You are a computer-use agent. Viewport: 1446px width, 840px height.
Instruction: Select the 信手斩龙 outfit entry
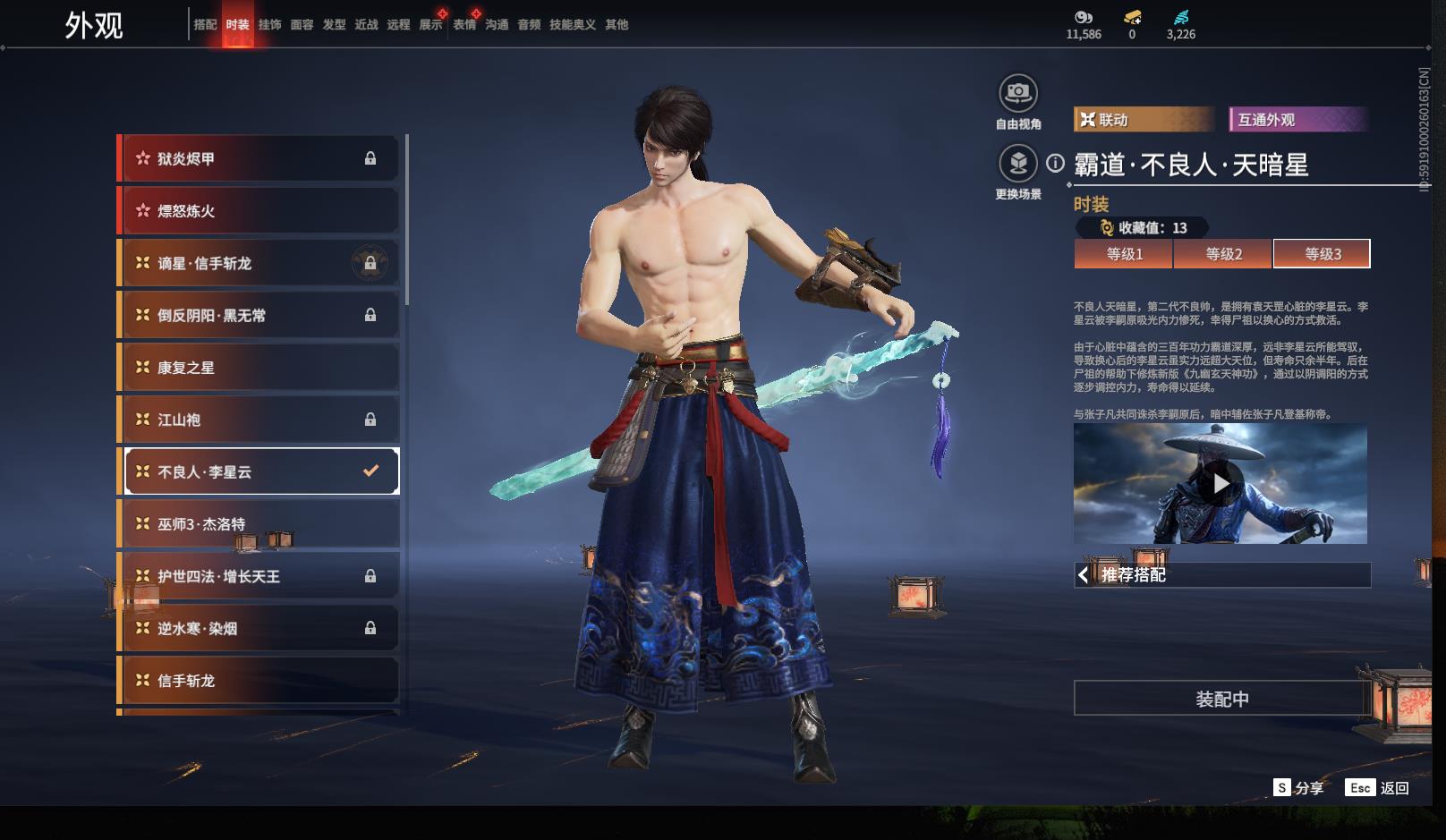click(x=259, y=681)
